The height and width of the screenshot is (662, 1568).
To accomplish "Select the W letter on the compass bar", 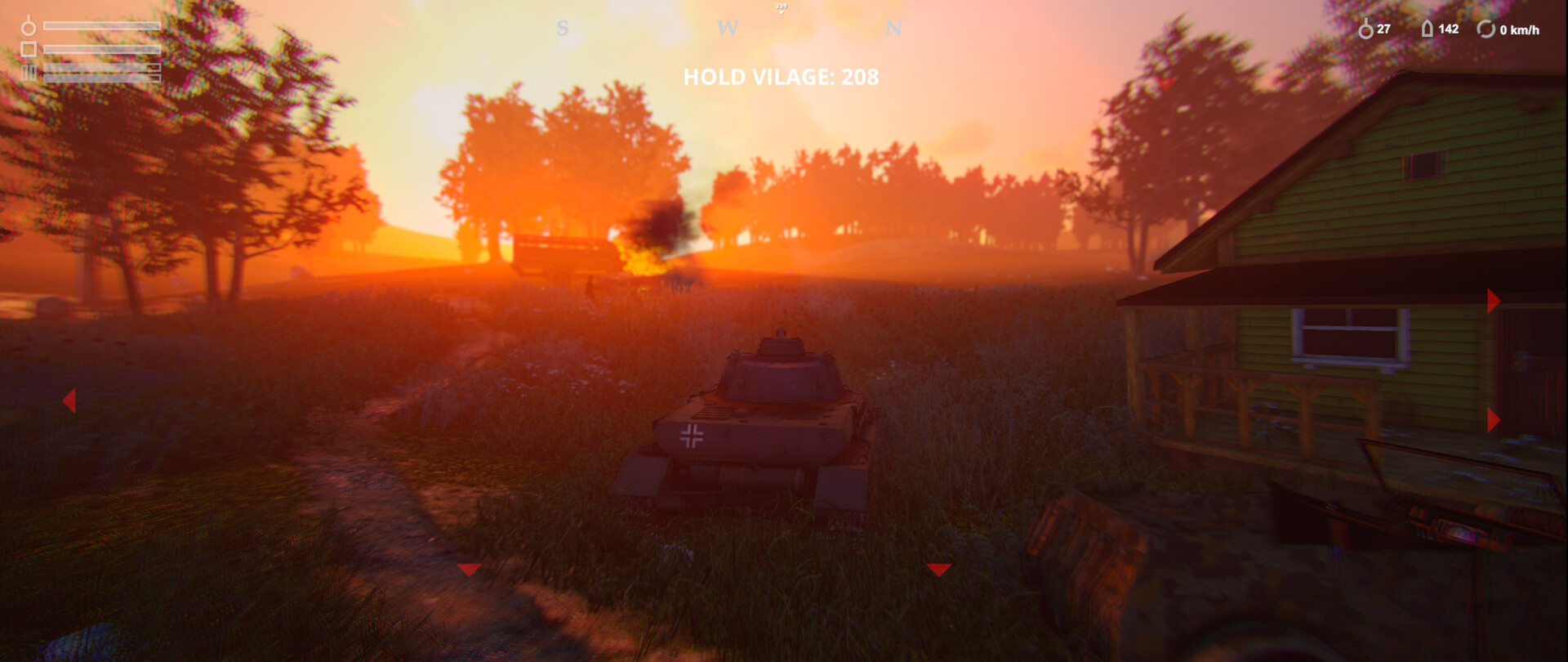I will click(729, 29).
